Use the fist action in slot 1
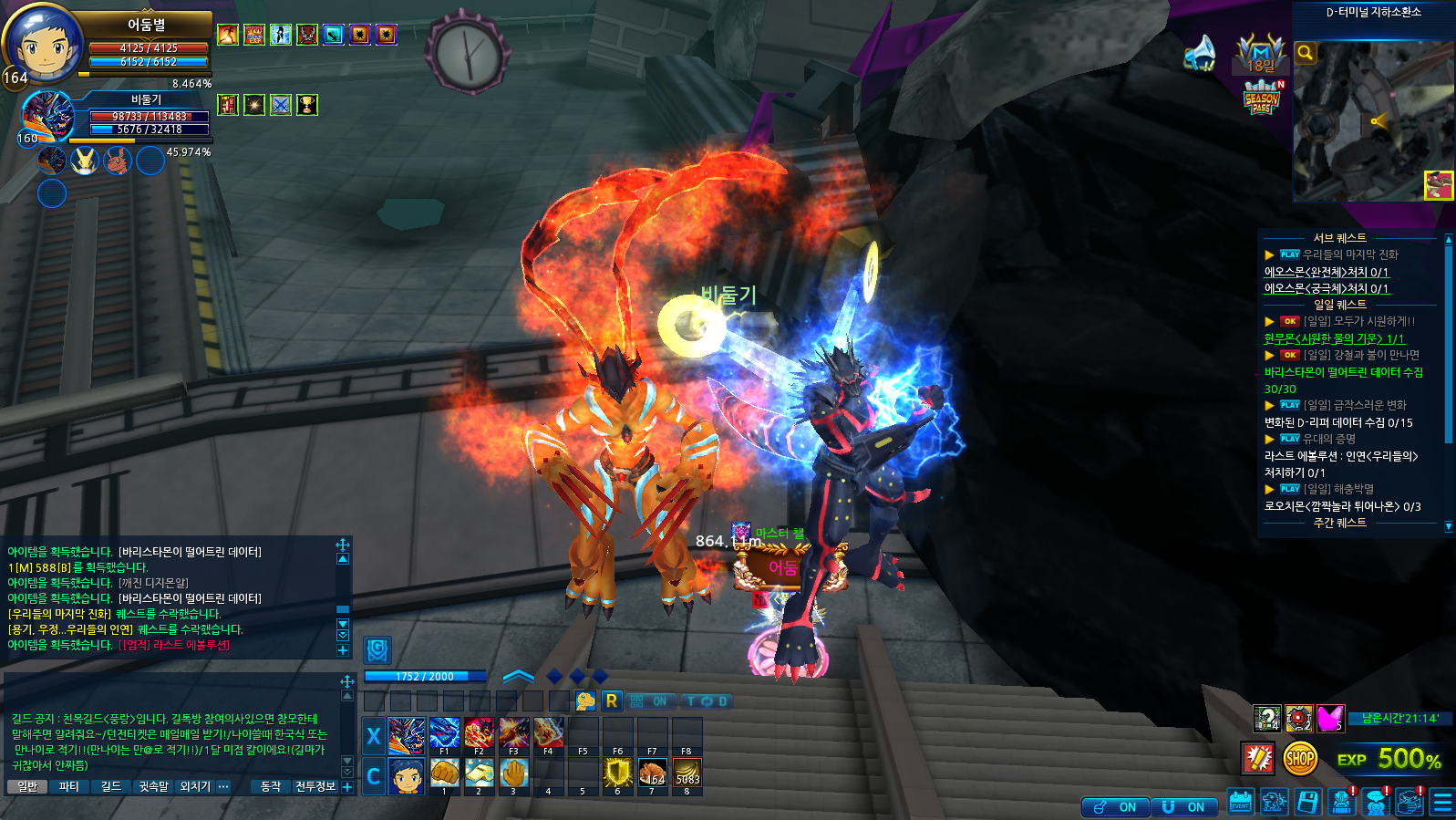1456x820 pixels. pos(444,773)
